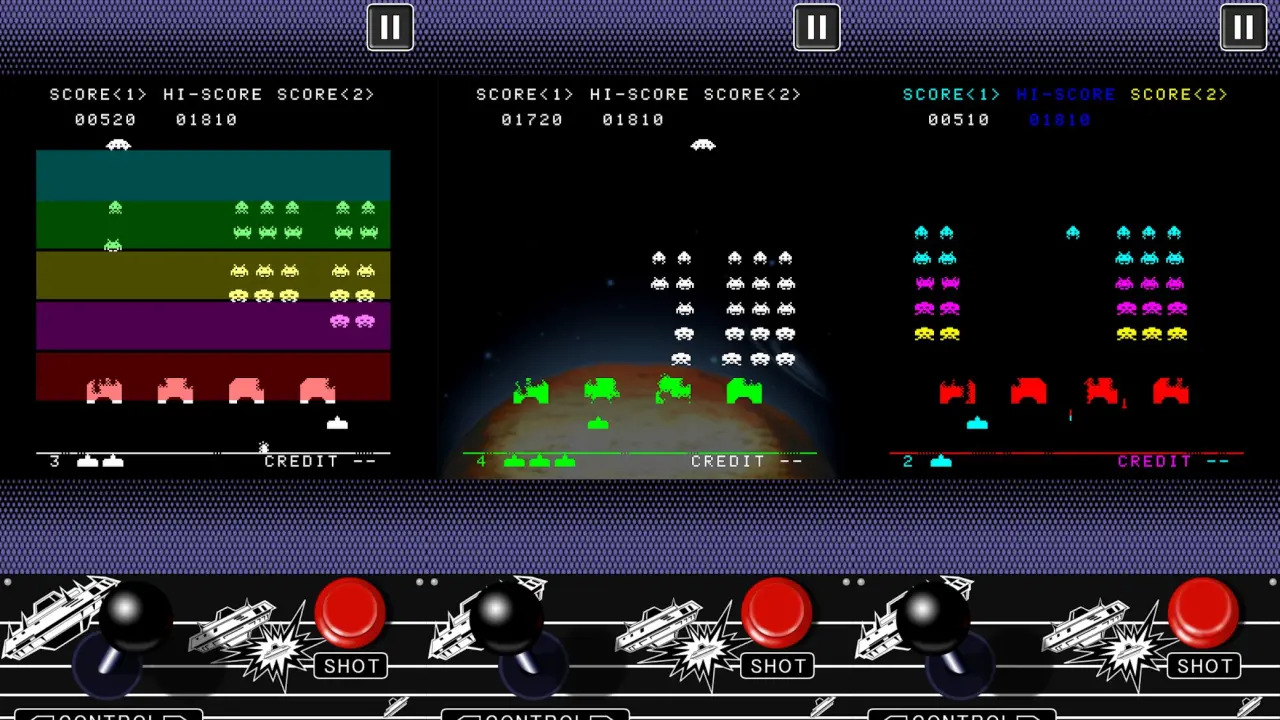Fire the red SHOT button under the color-banded game
Image resolution: width=1280 pixels, height=720 pixels.
[350, 612]
